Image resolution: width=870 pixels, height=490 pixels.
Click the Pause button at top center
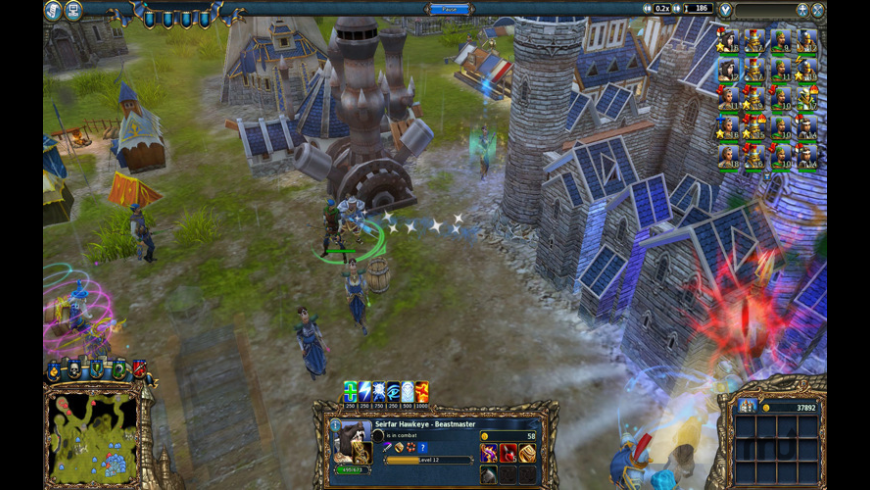tap(449, 9)
